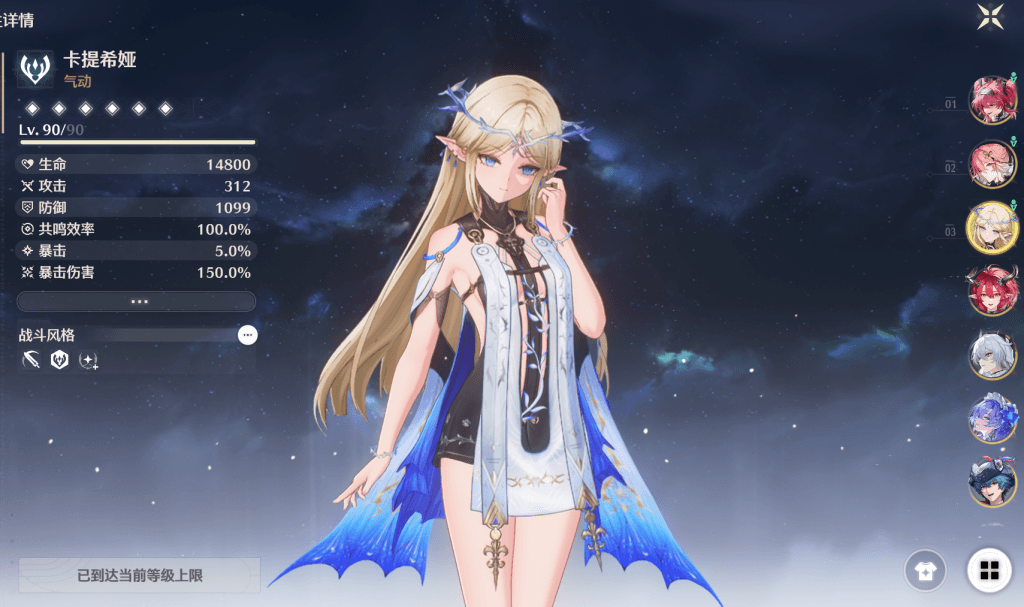The height and width of the screenshot is (607, 1024).
Task: Choose the pink-haired character portrait numbered 02
Action: pos(993,163)
